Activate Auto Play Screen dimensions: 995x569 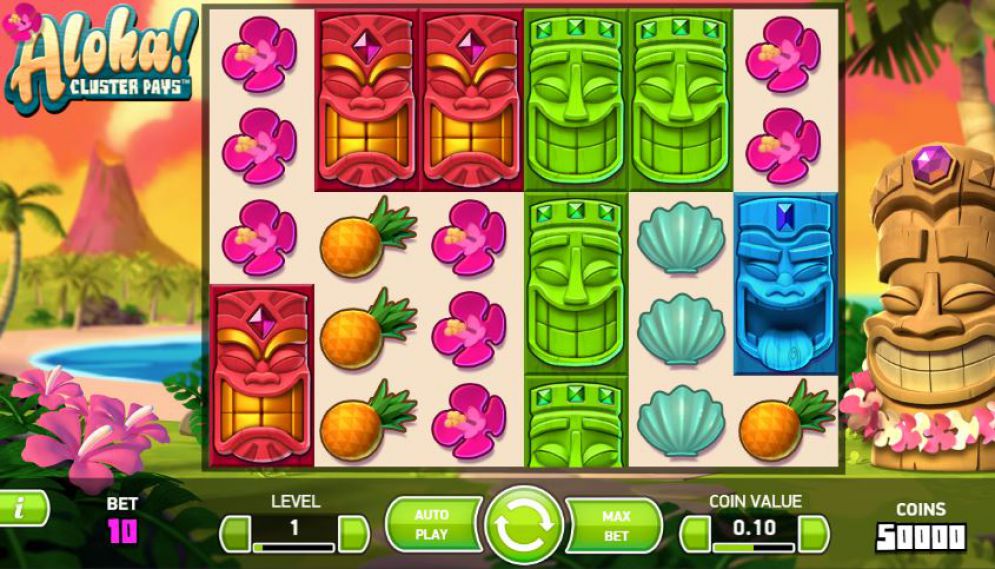(432, 525)
